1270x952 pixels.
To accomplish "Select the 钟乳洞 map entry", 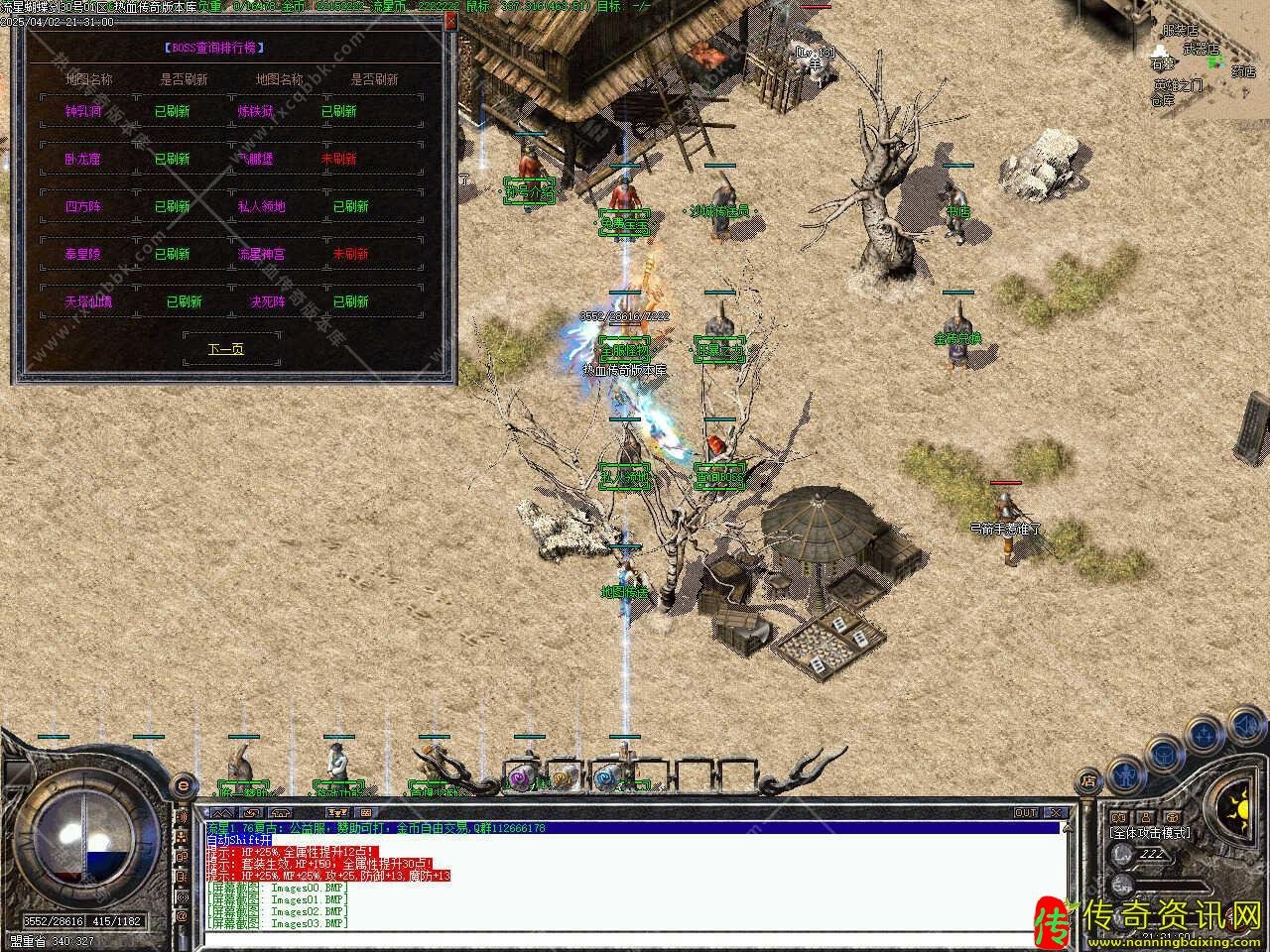I will point(83,111).
